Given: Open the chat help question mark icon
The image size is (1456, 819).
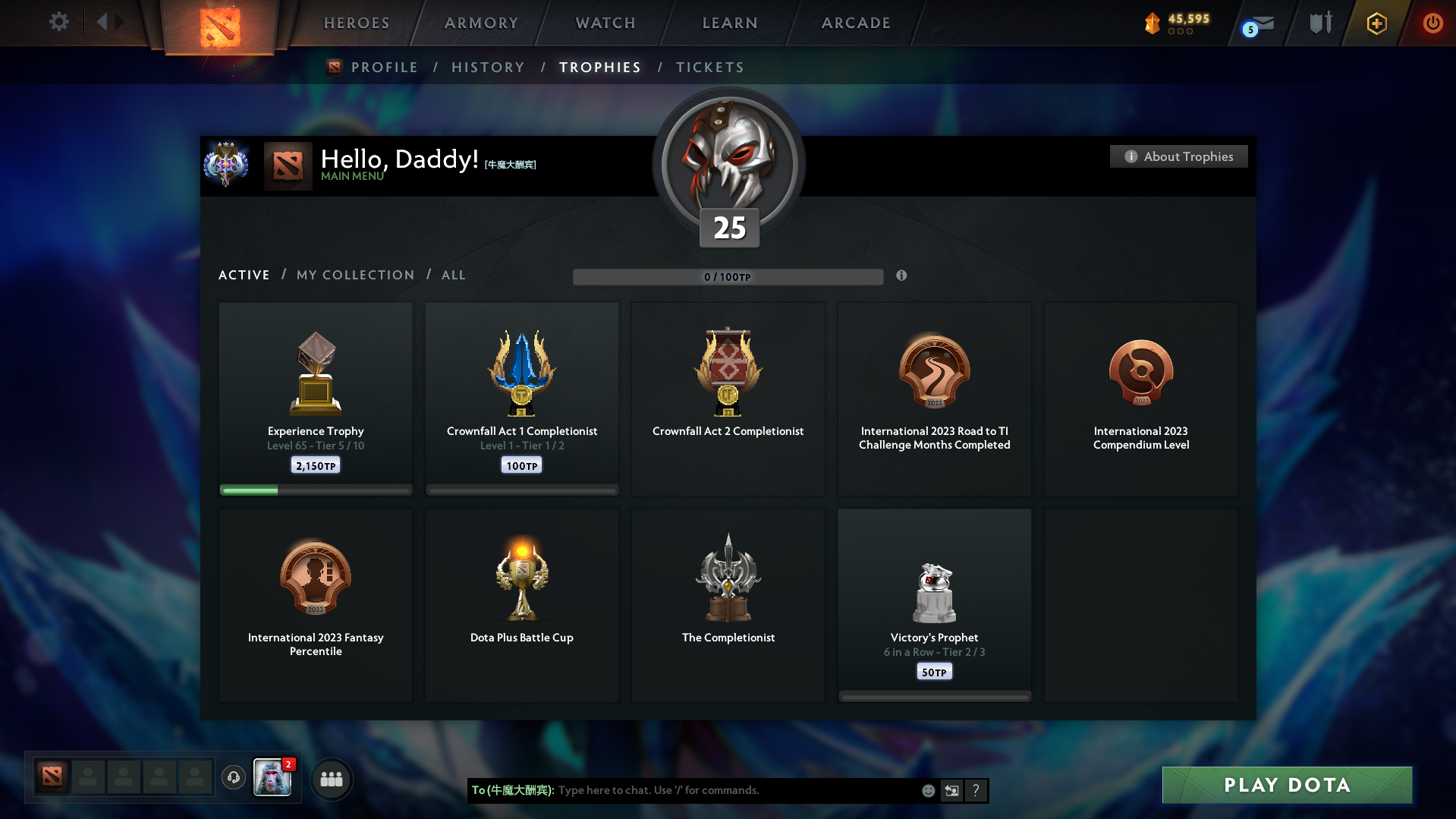Looking at the screenshot, I should click(x=976, y=790).
